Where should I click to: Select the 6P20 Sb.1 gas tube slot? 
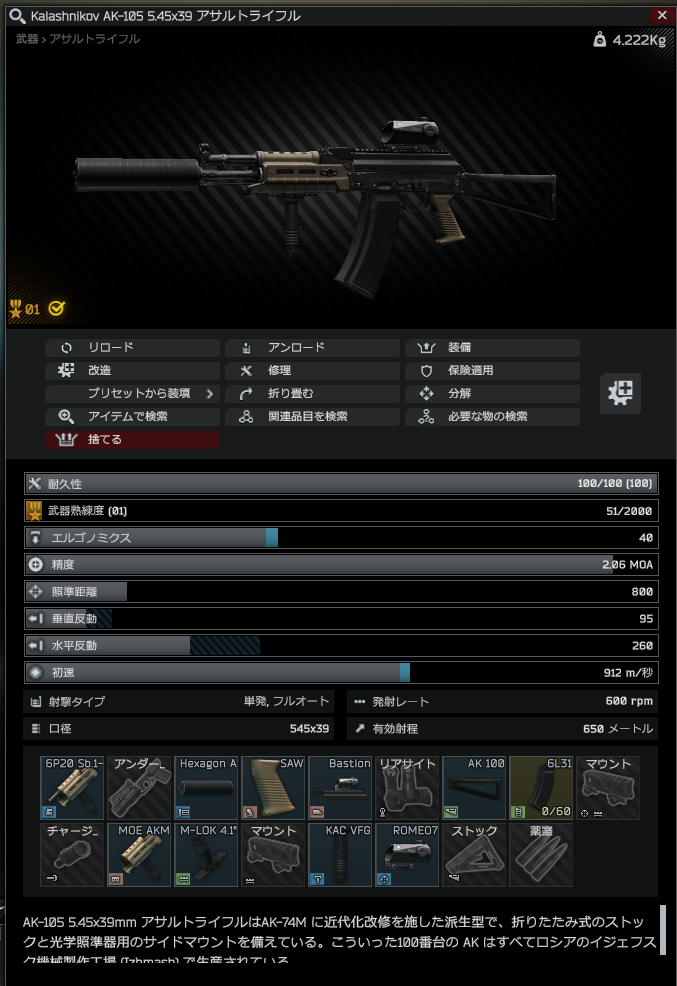pos(72,788)
